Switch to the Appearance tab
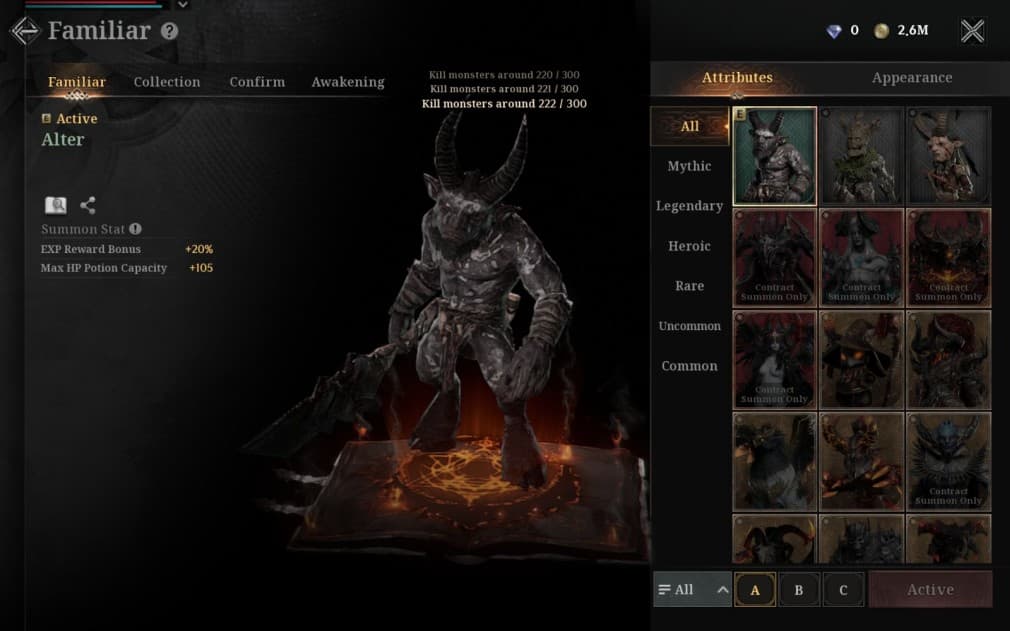 [911, 78]
